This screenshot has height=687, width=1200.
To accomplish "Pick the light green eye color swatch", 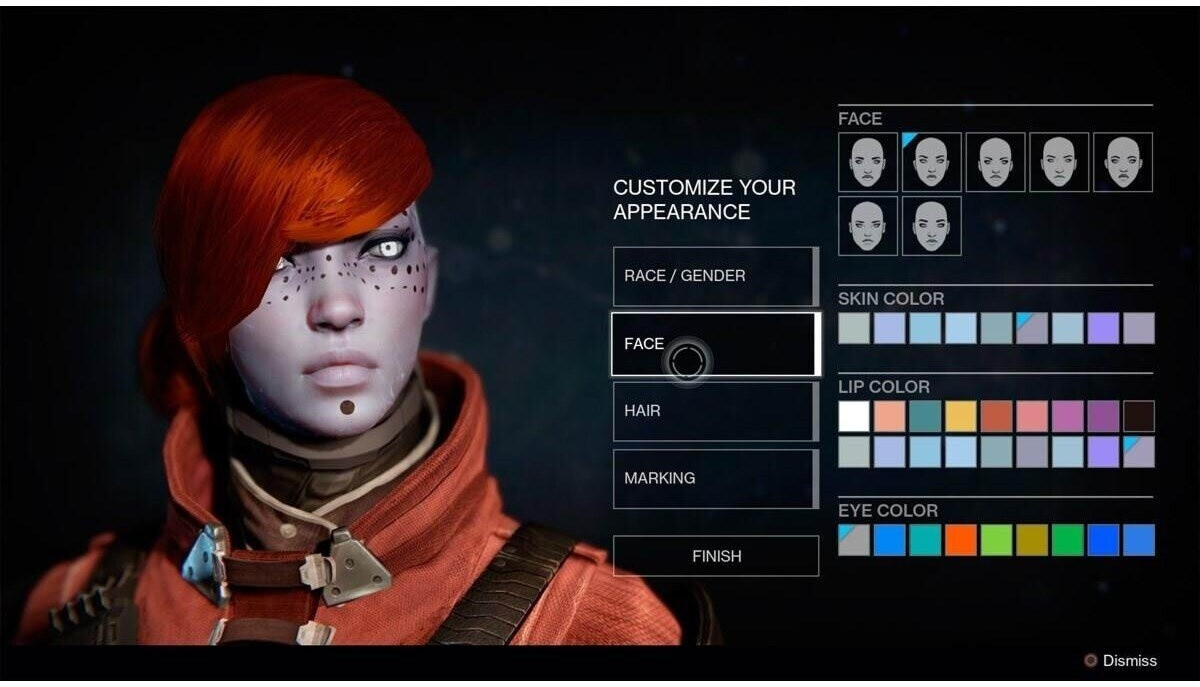I will pyautogui.click(x=996, y=540).
